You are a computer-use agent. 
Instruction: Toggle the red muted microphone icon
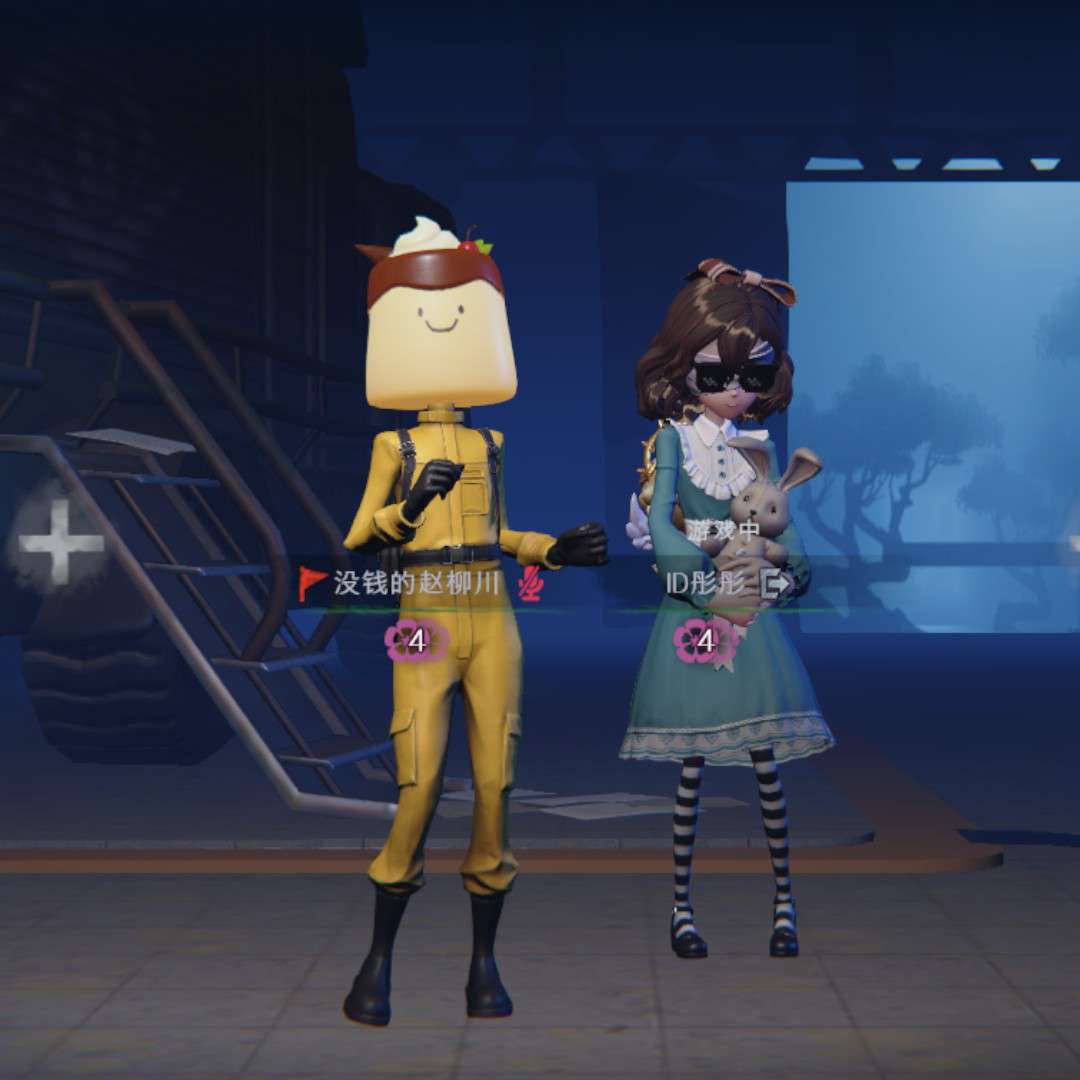click(530, 584)
